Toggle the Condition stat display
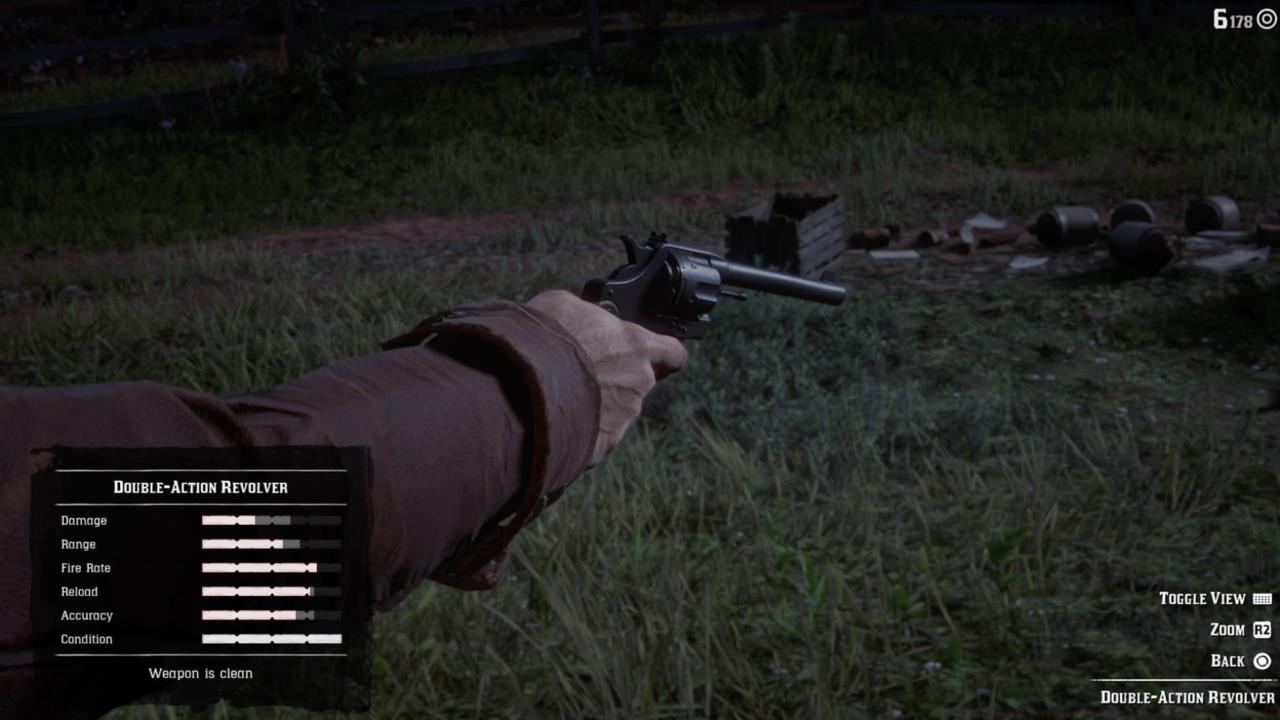The width and height of the screenshot is (1280, 720). click(x=86, y=639)
